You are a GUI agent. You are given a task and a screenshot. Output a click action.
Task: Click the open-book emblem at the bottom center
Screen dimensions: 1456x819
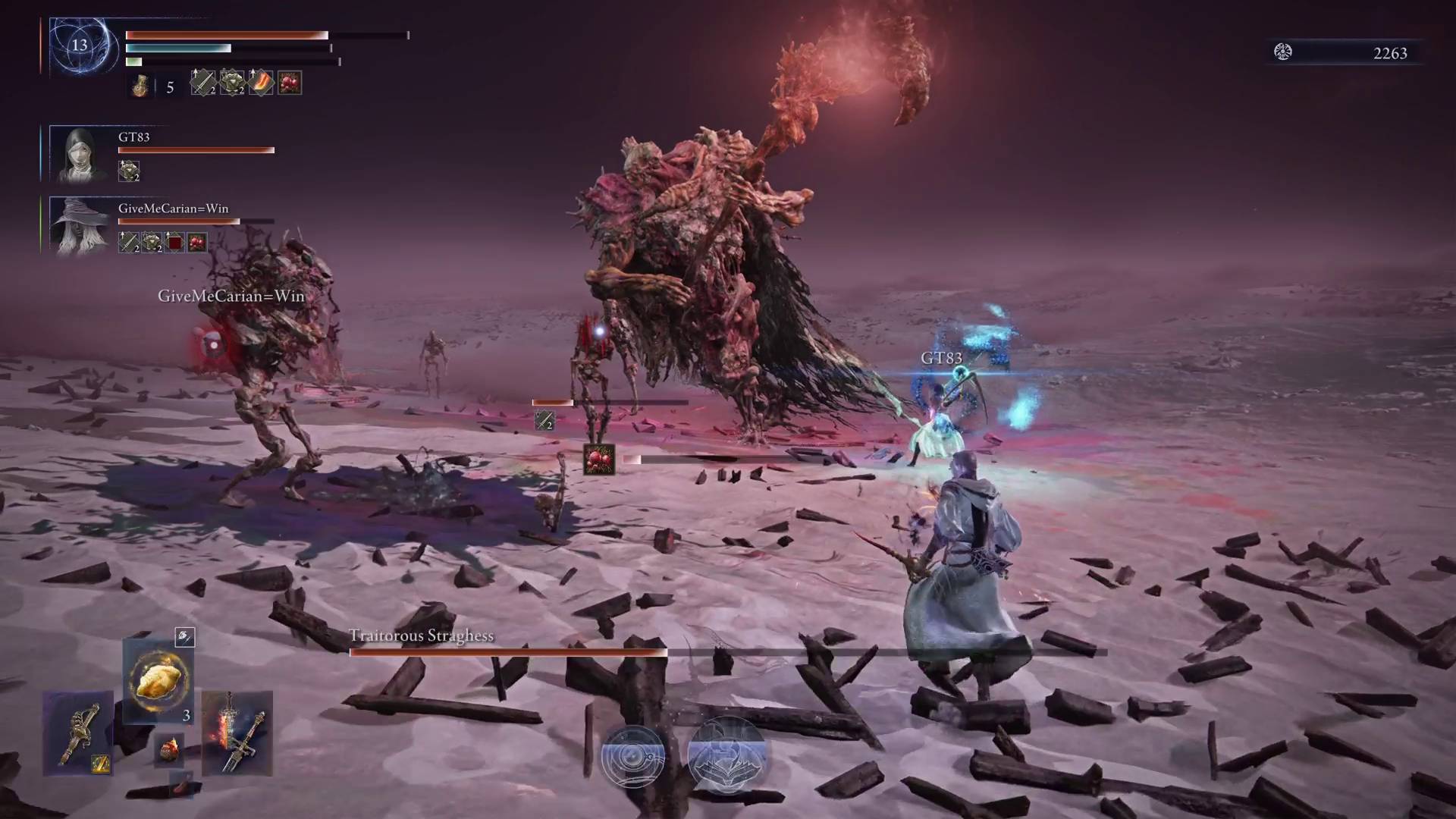pos(728,755)
